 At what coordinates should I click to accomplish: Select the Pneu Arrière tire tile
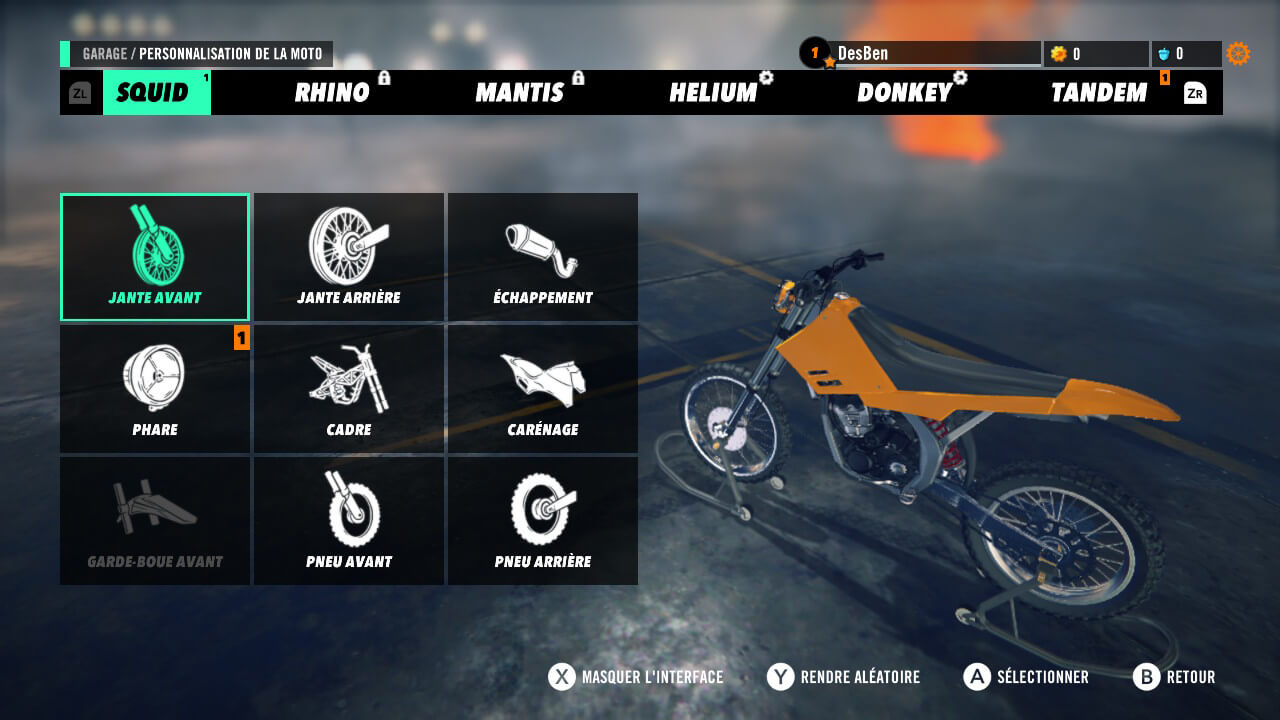(543, 521)
